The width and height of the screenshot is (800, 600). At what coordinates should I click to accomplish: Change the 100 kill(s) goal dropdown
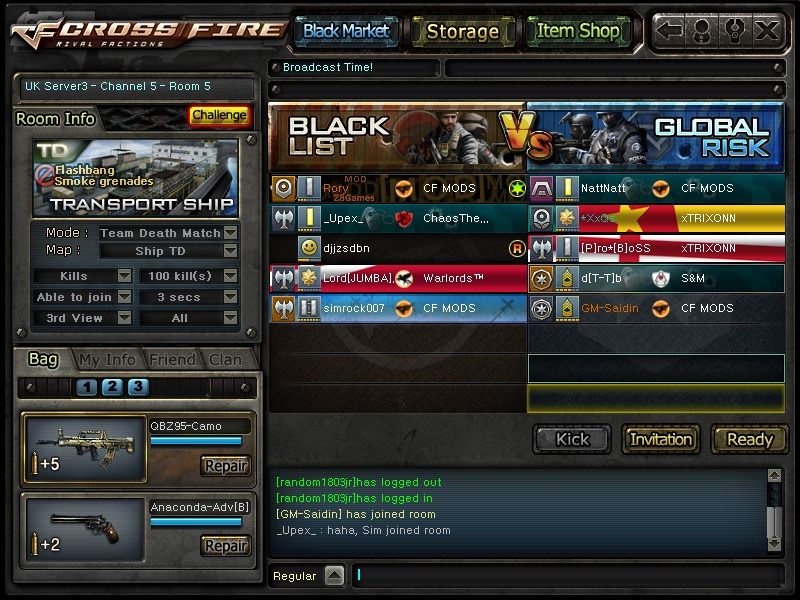pos(231,275)
